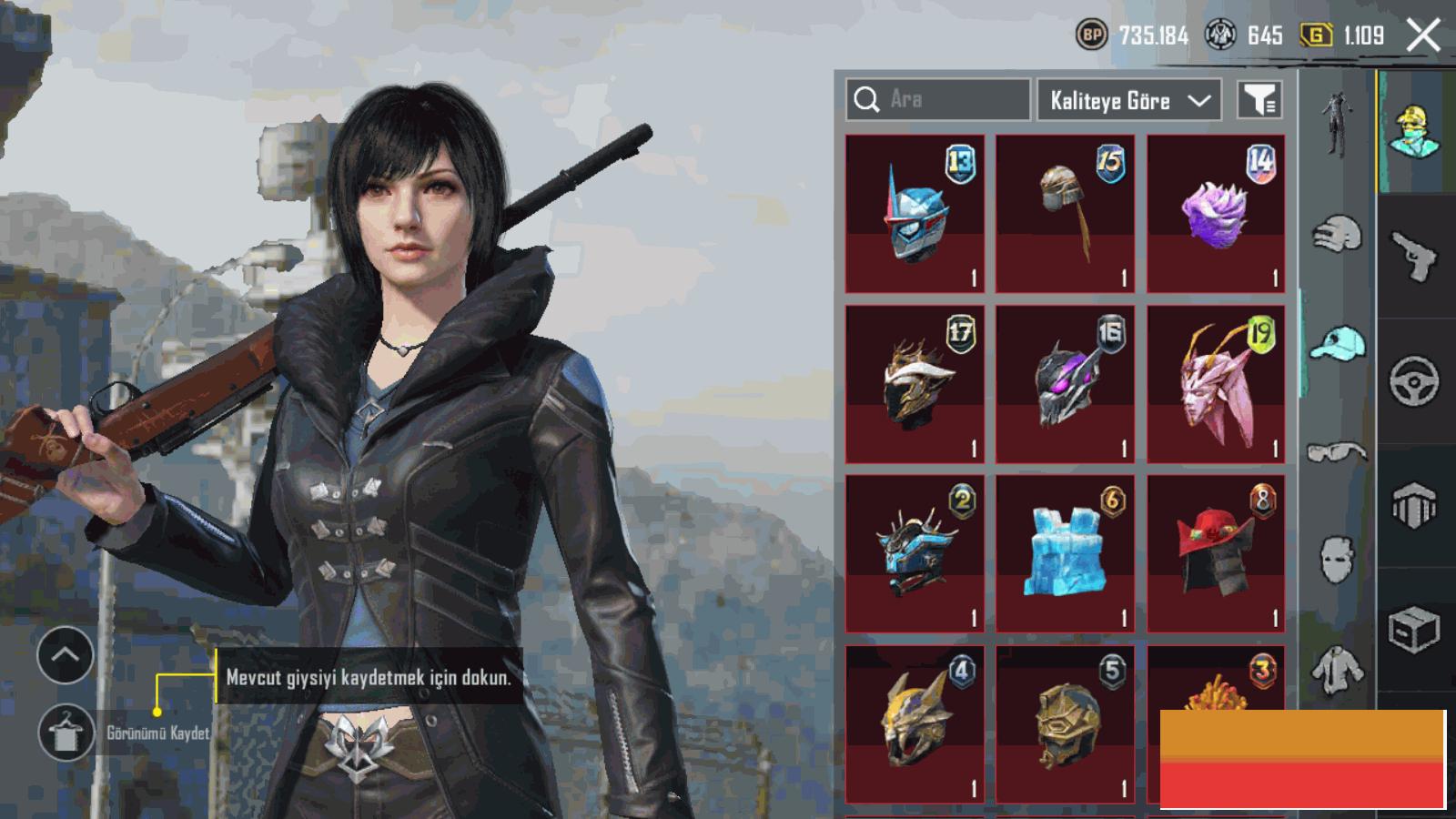Save look with Görünümü Kaydet button

coord(66,733)
